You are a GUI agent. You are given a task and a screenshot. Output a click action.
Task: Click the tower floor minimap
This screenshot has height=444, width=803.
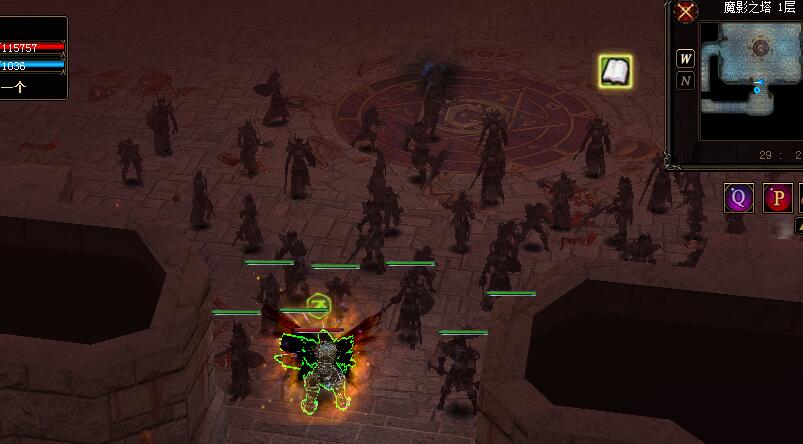(x=750, y=68)
